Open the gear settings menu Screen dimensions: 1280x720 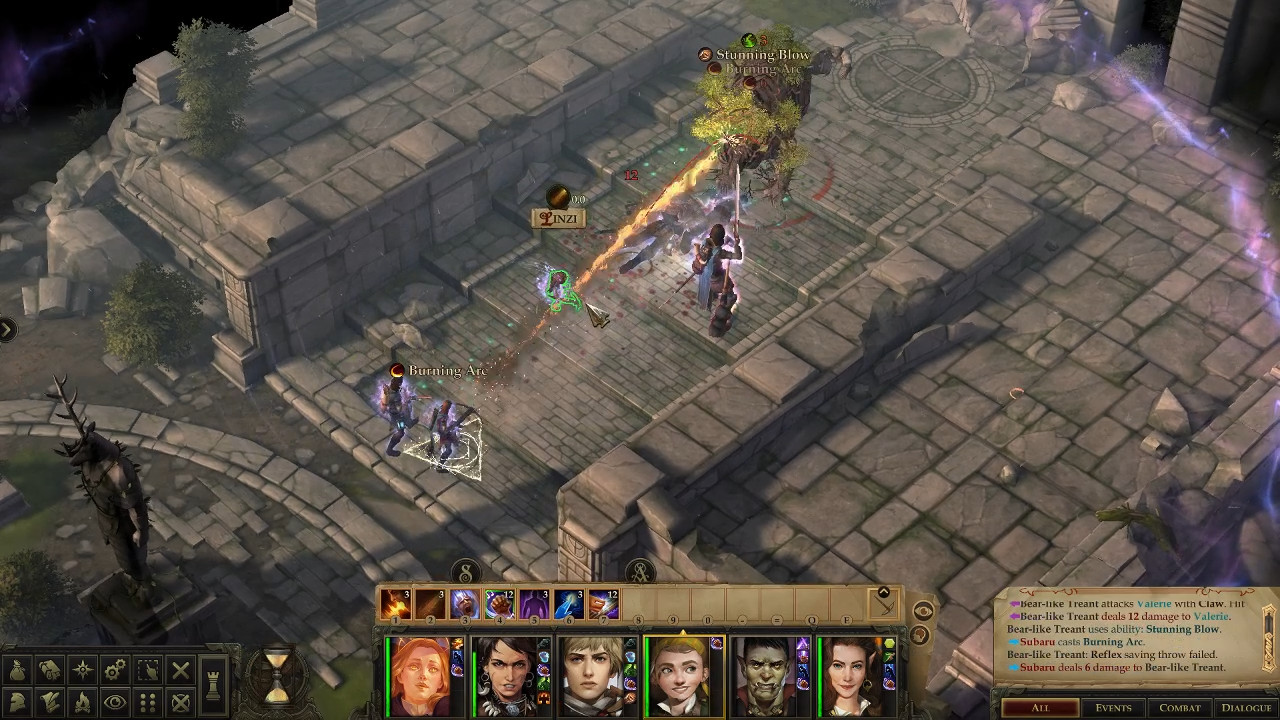pos(115,670)
